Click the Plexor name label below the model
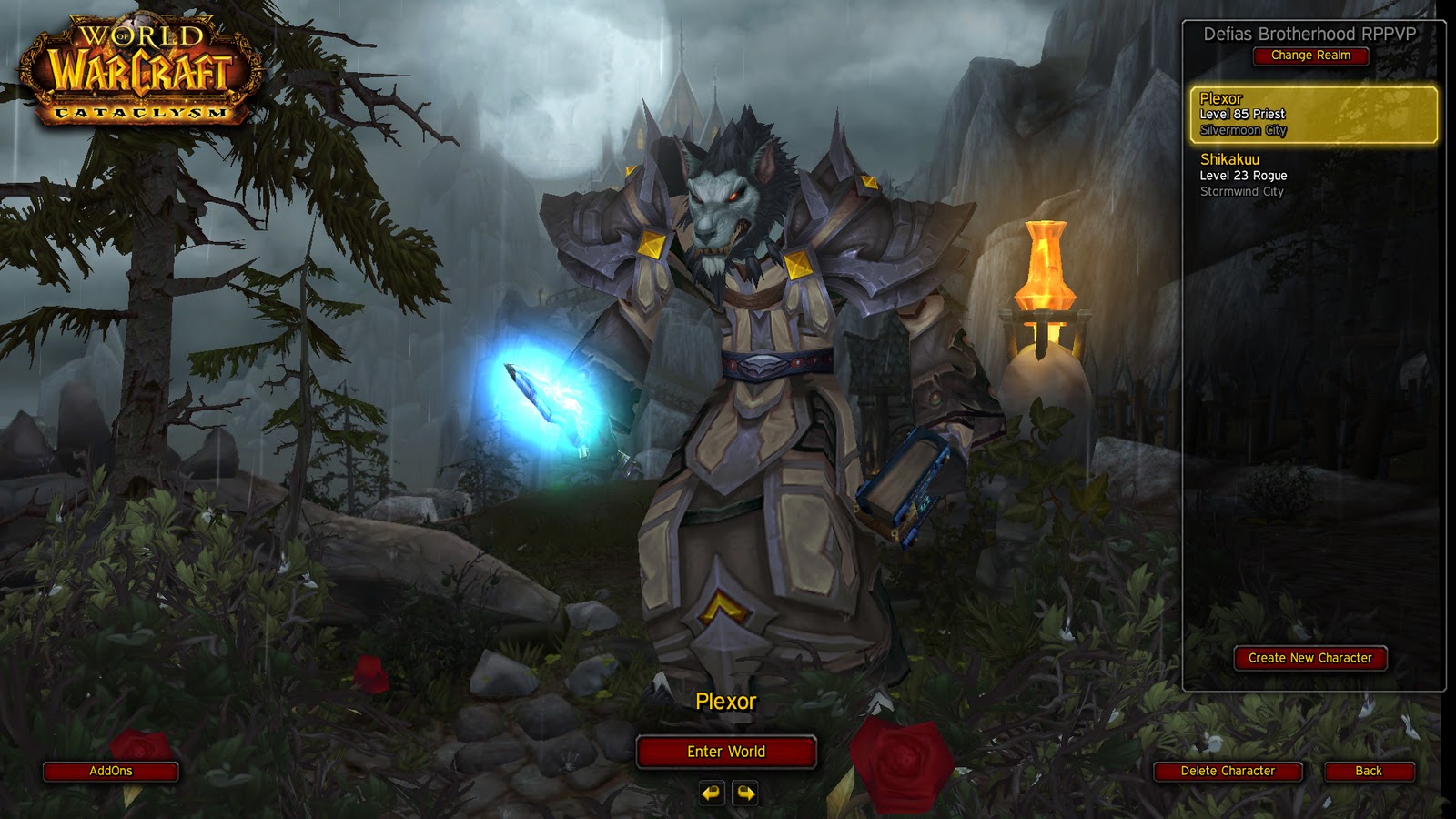The image size is (1456, 819). 728,703
